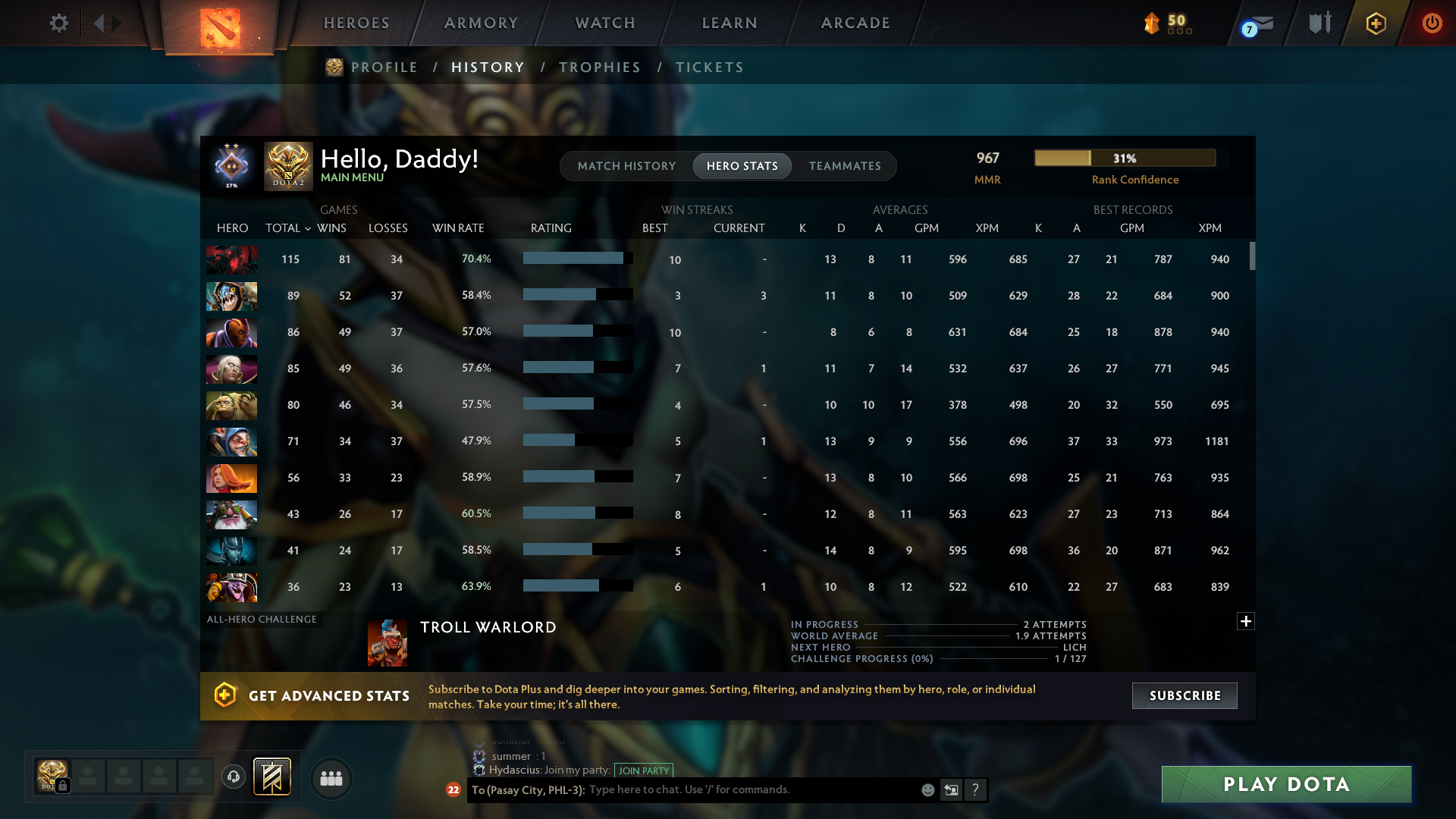Click the power button to exit Dota
Screen dimensions: 1456x819
pyautogui.click(x=1432, y=23)
